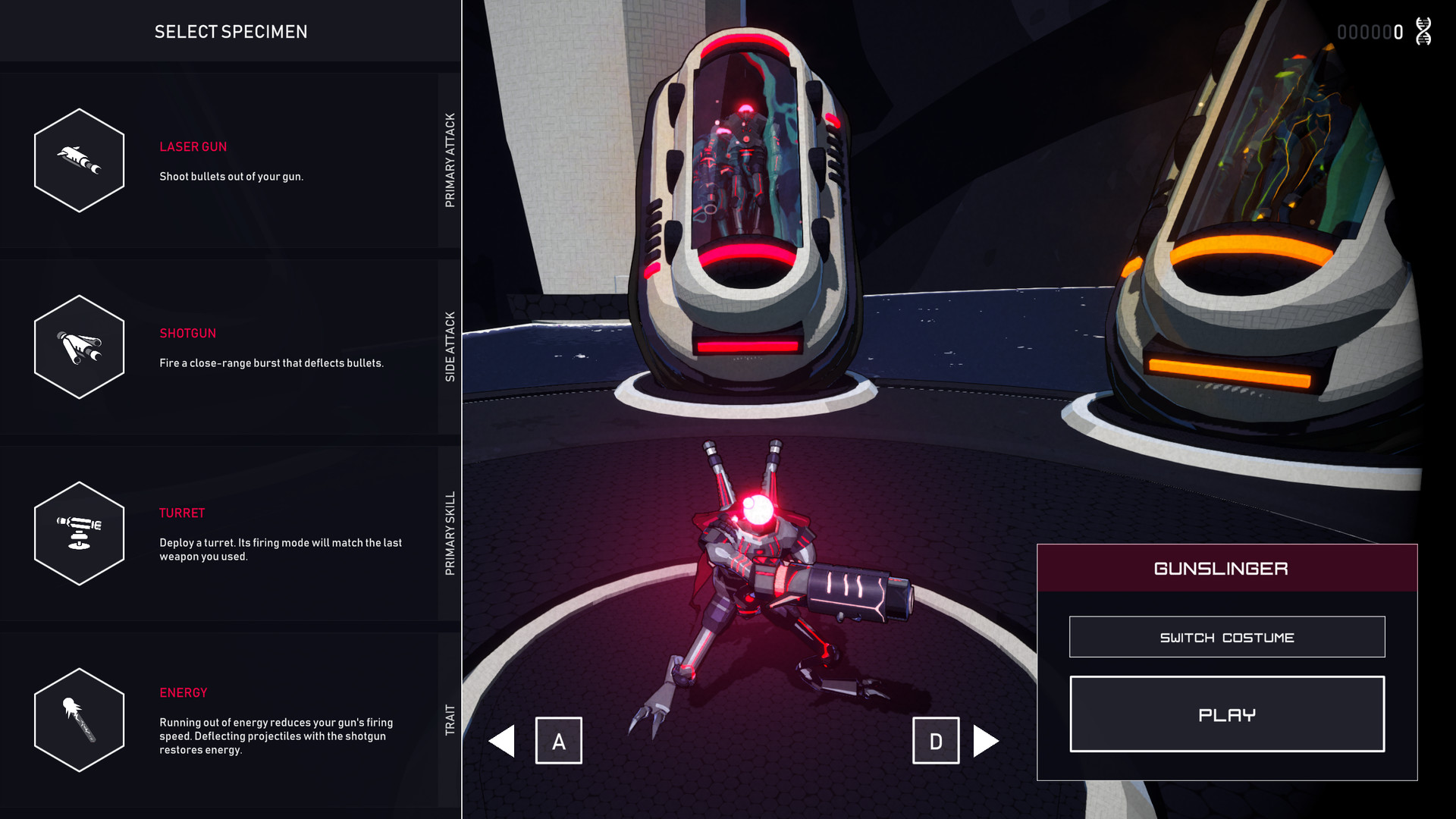Click the Select Specimen header
Viewport: 1456px width, 819px height.
click(231, 32)
